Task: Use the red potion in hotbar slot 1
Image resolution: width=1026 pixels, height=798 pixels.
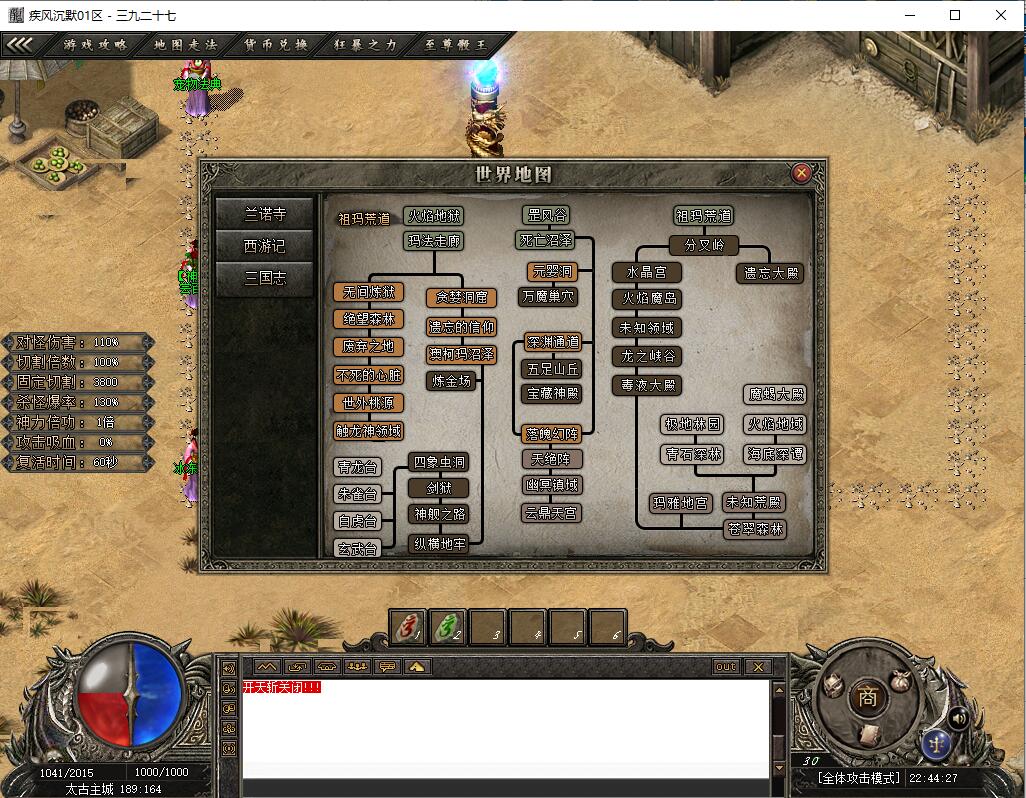Action: pyautogui.click(x=406, y=627)
